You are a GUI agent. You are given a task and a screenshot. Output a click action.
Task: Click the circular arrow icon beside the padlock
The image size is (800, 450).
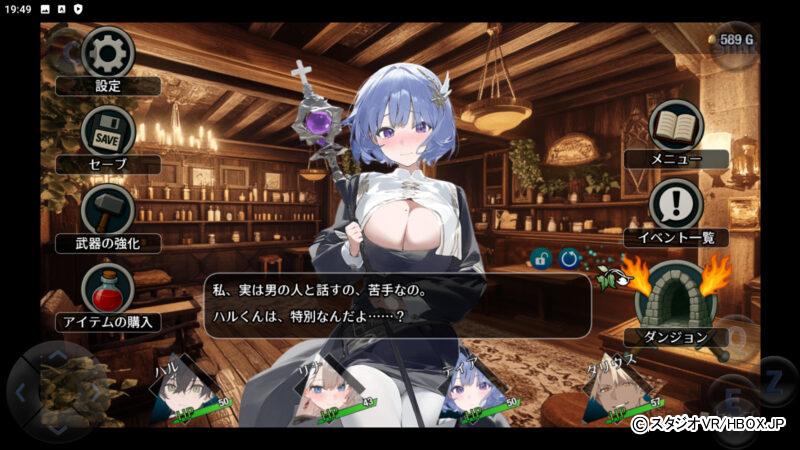pyautogui.click(x=569, y=258)
